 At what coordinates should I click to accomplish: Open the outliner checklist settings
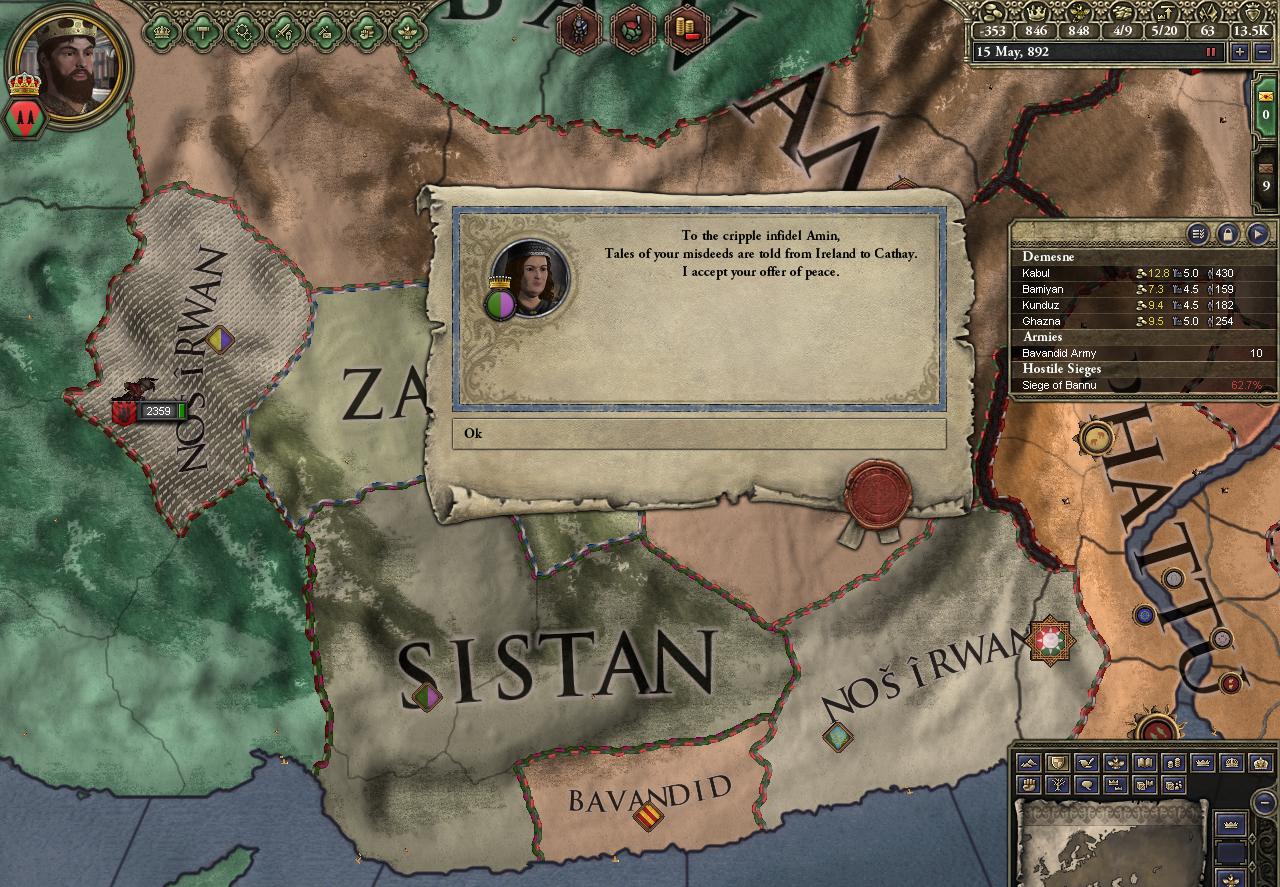click(1198, 234)
